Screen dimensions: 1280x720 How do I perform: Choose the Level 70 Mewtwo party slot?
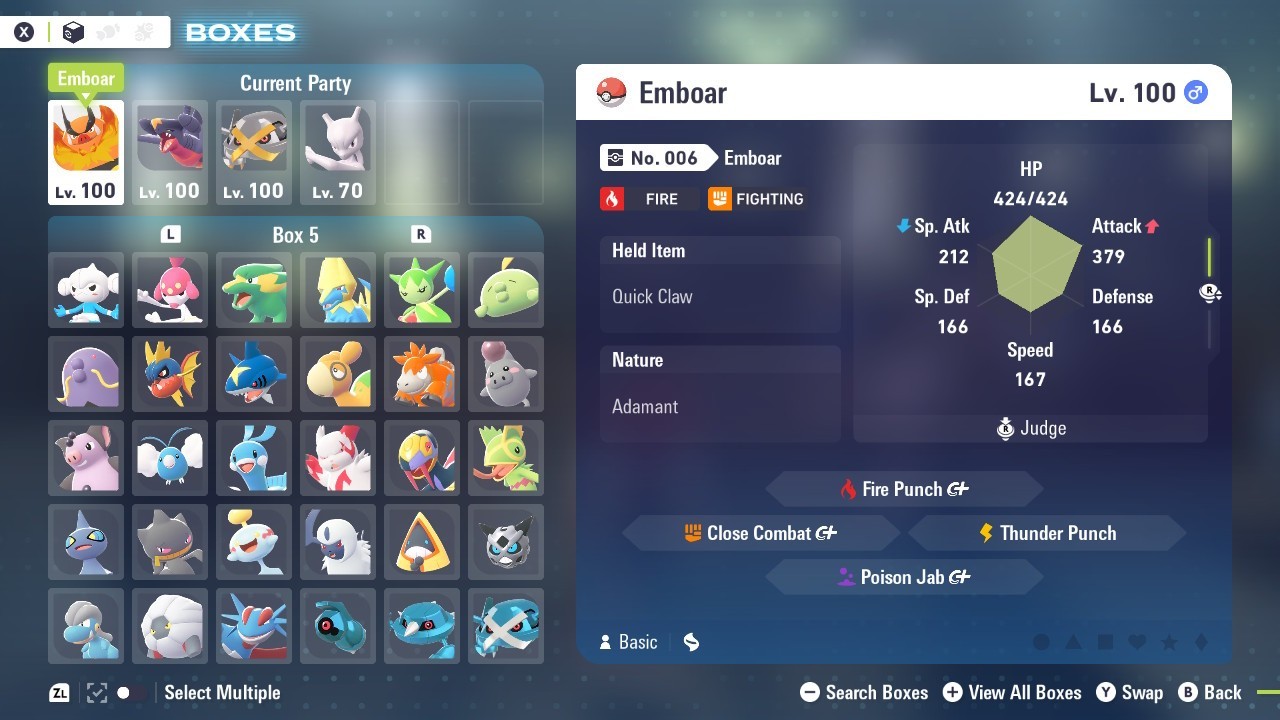coord(338,152)
